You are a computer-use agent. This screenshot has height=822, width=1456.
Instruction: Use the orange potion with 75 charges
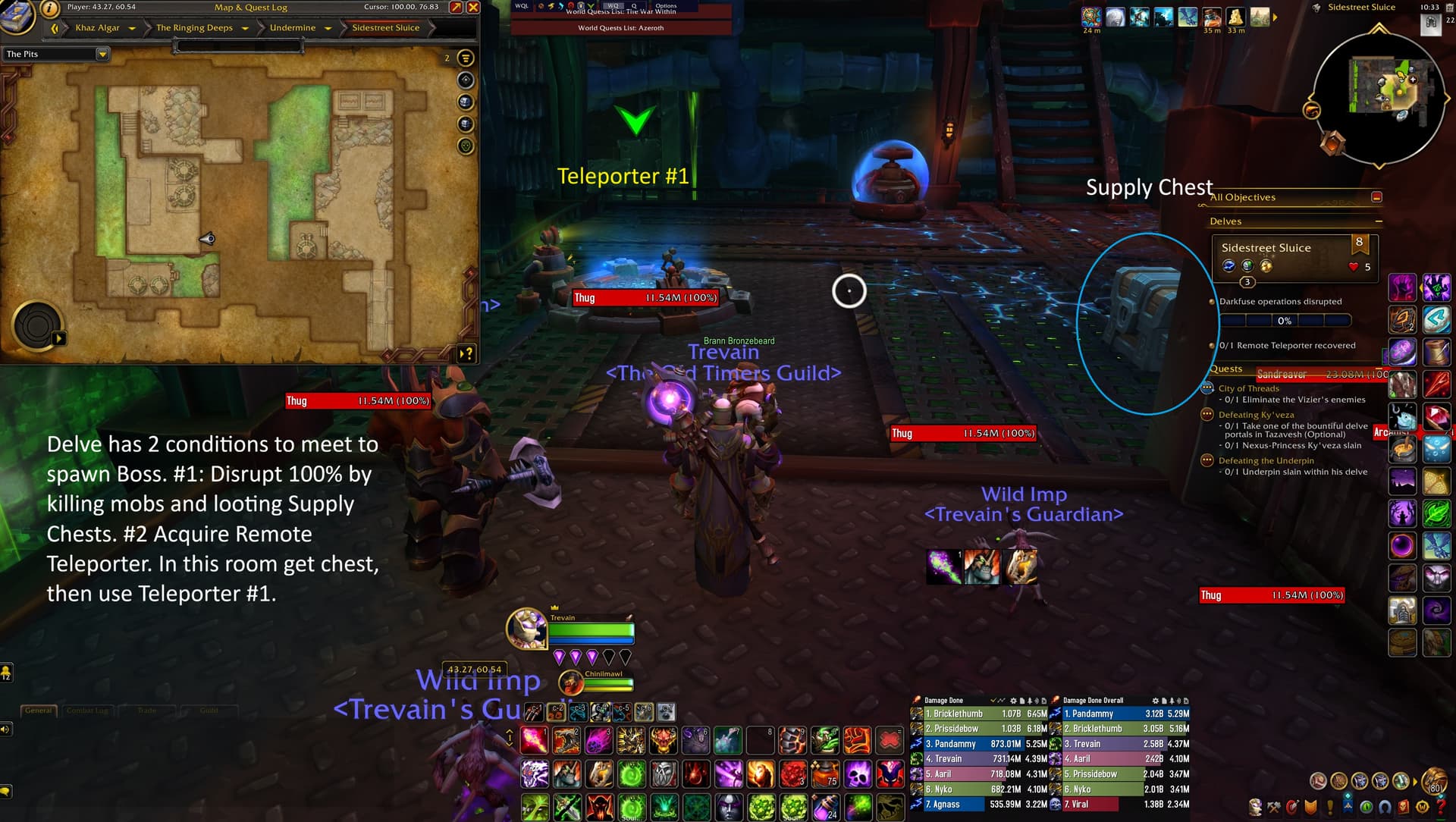[x=825, y=774]
